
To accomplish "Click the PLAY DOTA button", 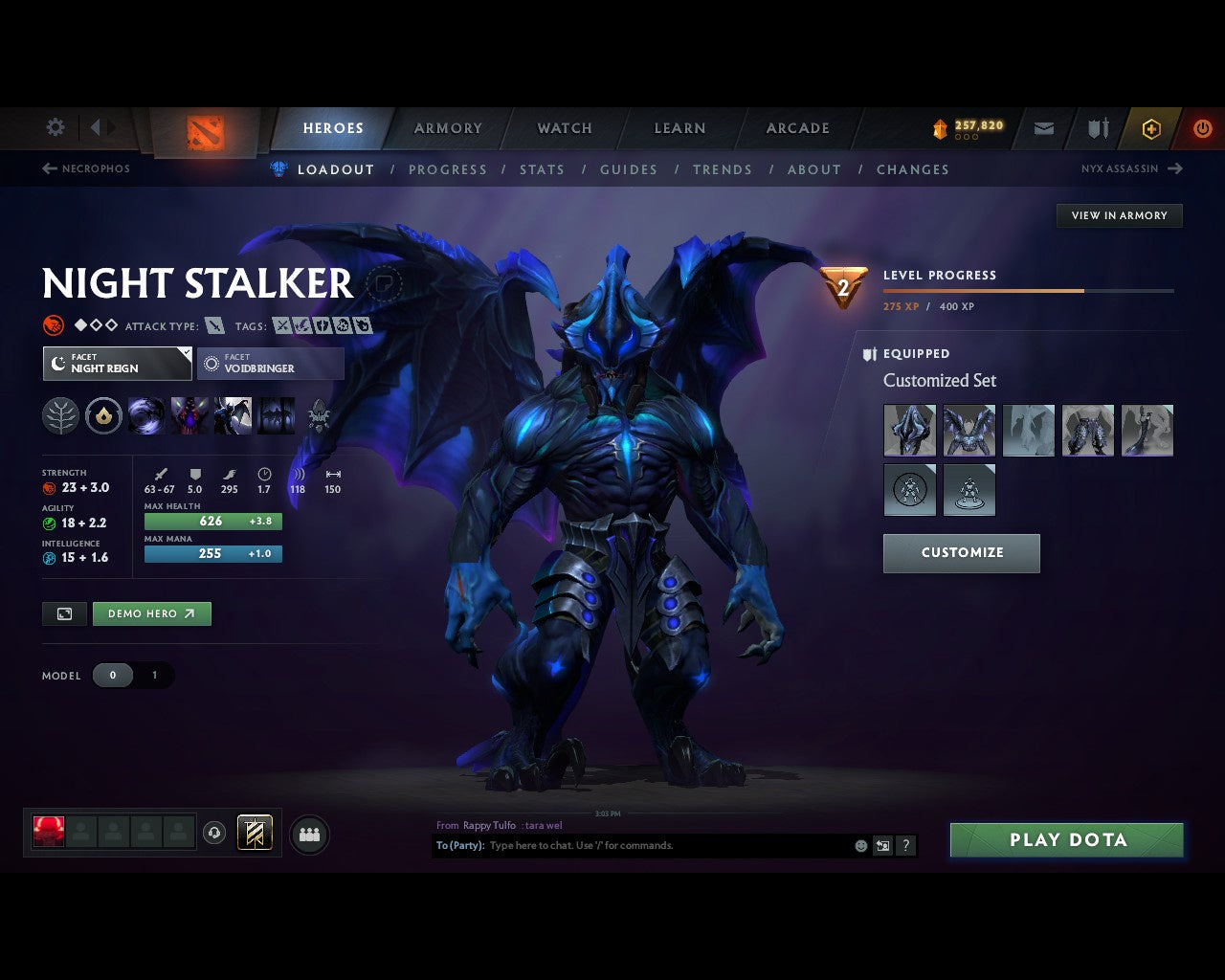I will tap(1066, 839).
